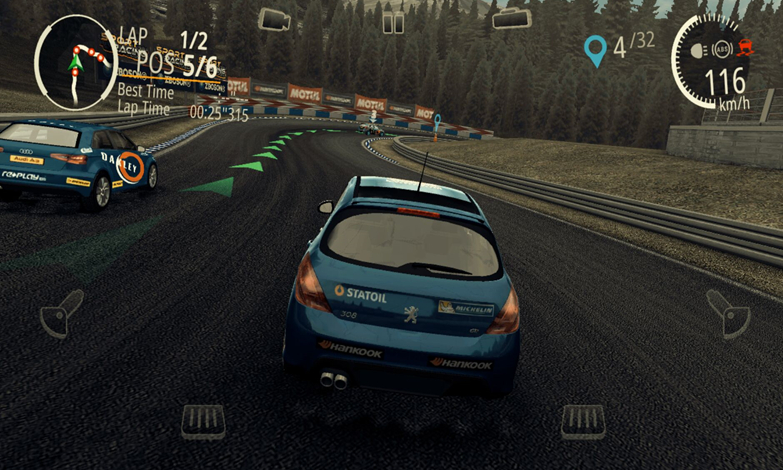Viewport: 783px width, 470px height.
Task: Tap the right flashlight-shaped control
Action: (x=728, y=314)
